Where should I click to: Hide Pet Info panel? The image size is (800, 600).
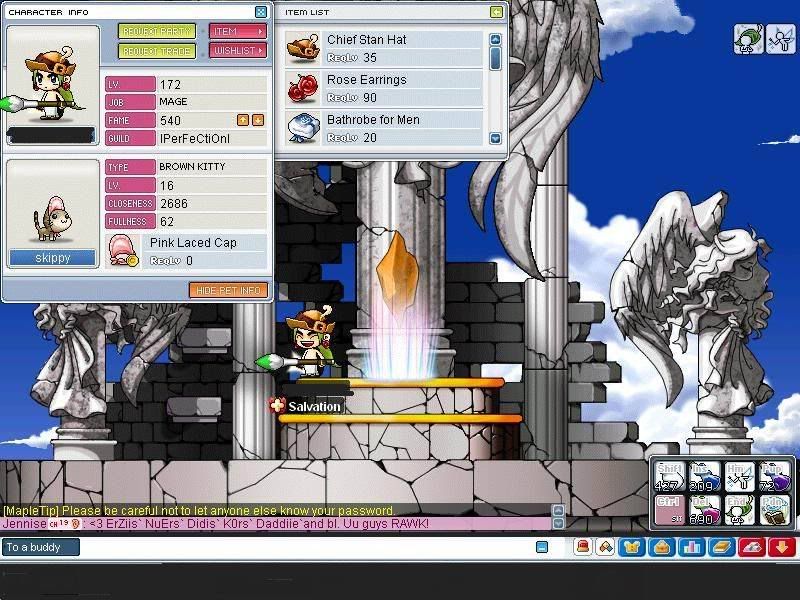tap(228, 290)
